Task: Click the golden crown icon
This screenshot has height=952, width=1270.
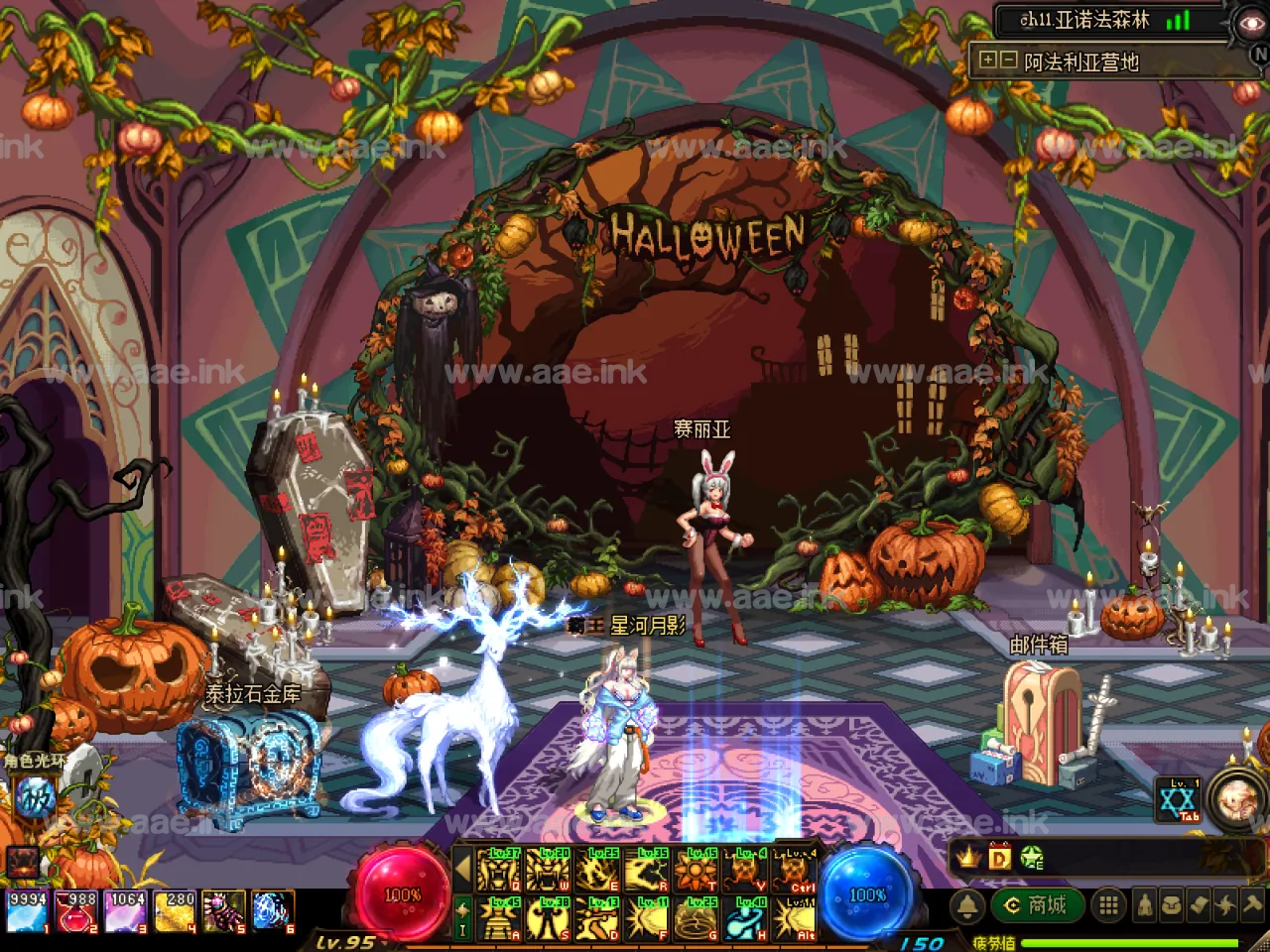Action: [969, 857]
